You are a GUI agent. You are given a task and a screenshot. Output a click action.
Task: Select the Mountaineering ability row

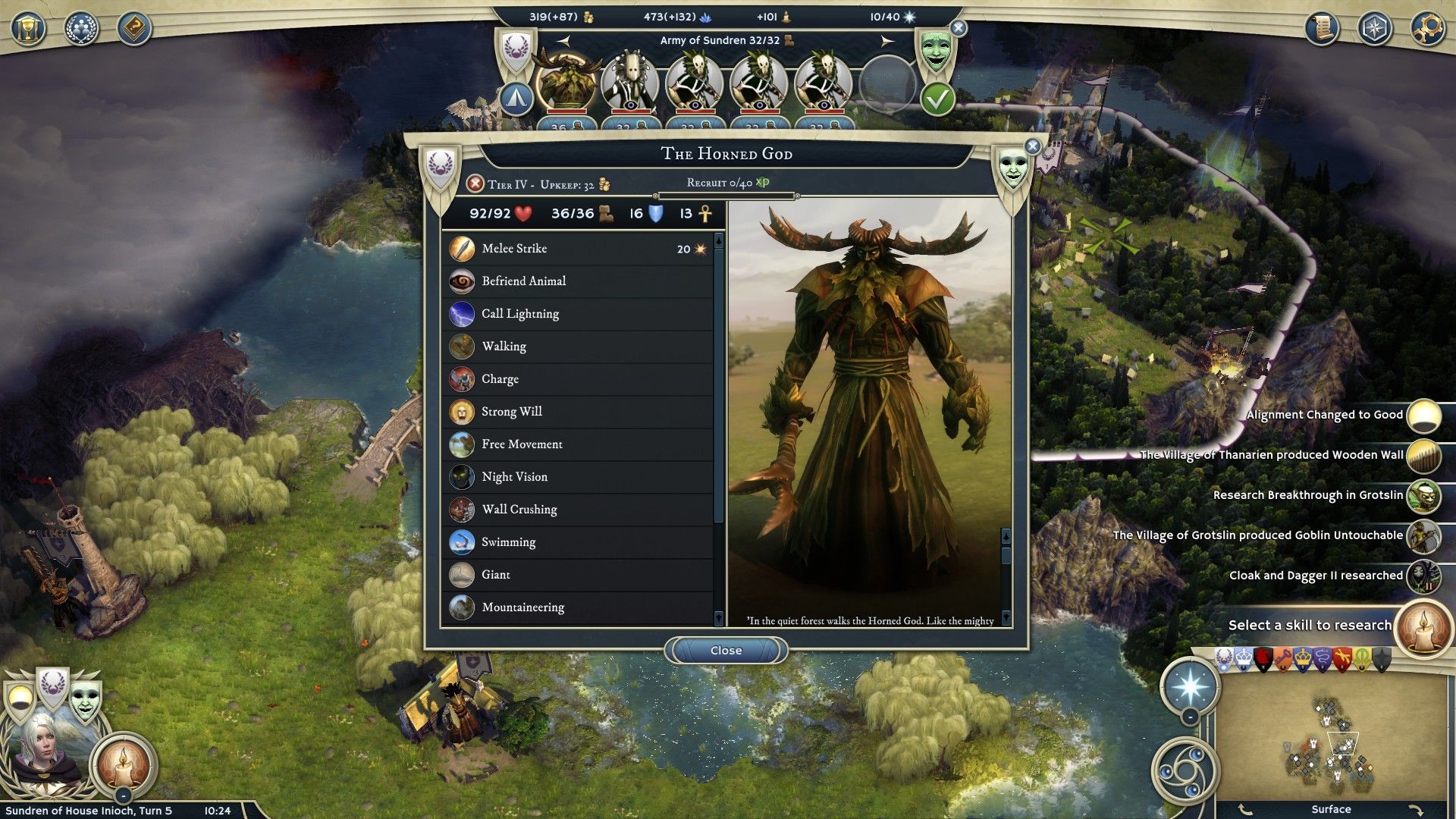pyautogui.click(x=578, y=607)
